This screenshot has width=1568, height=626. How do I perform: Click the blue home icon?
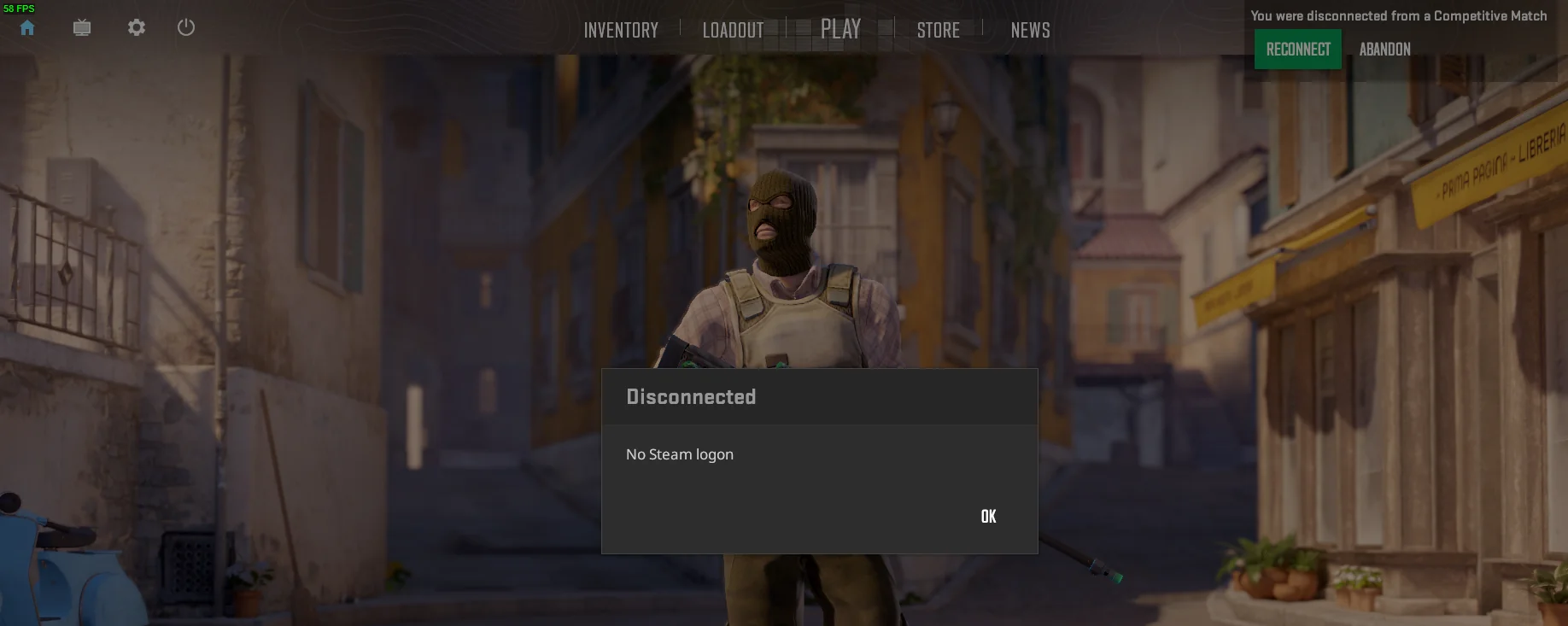point(26,27)
